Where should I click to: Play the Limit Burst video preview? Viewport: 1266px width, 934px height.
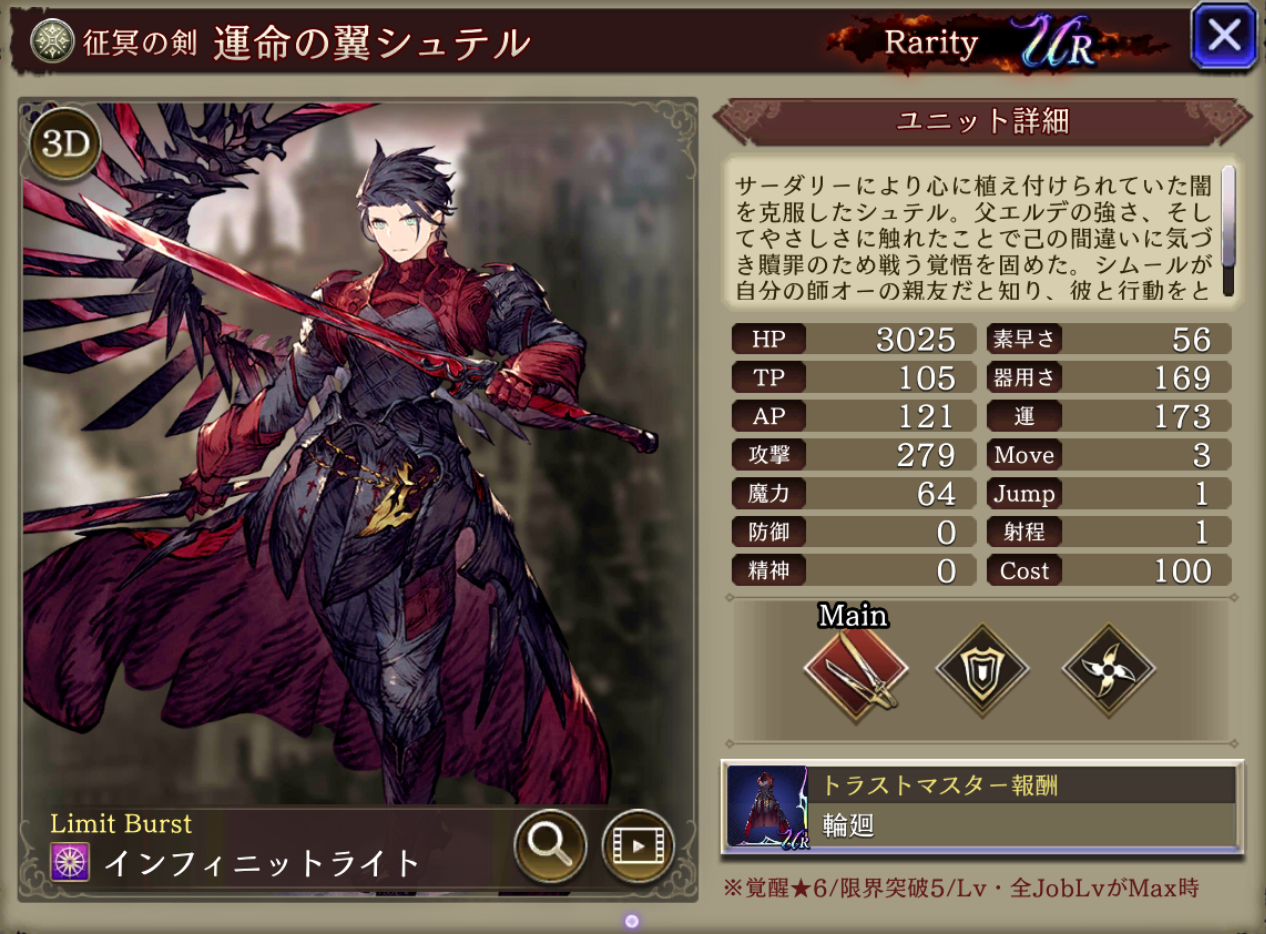[637, 846]
